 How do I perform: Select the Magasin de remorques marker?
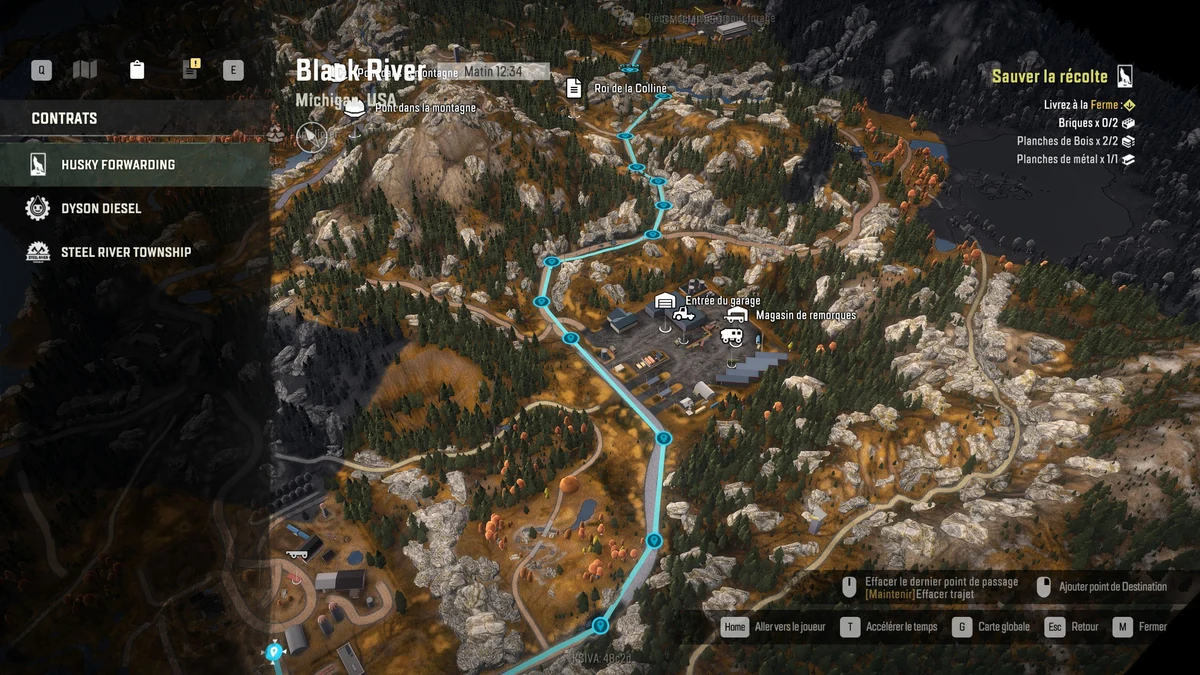point(736,315)
